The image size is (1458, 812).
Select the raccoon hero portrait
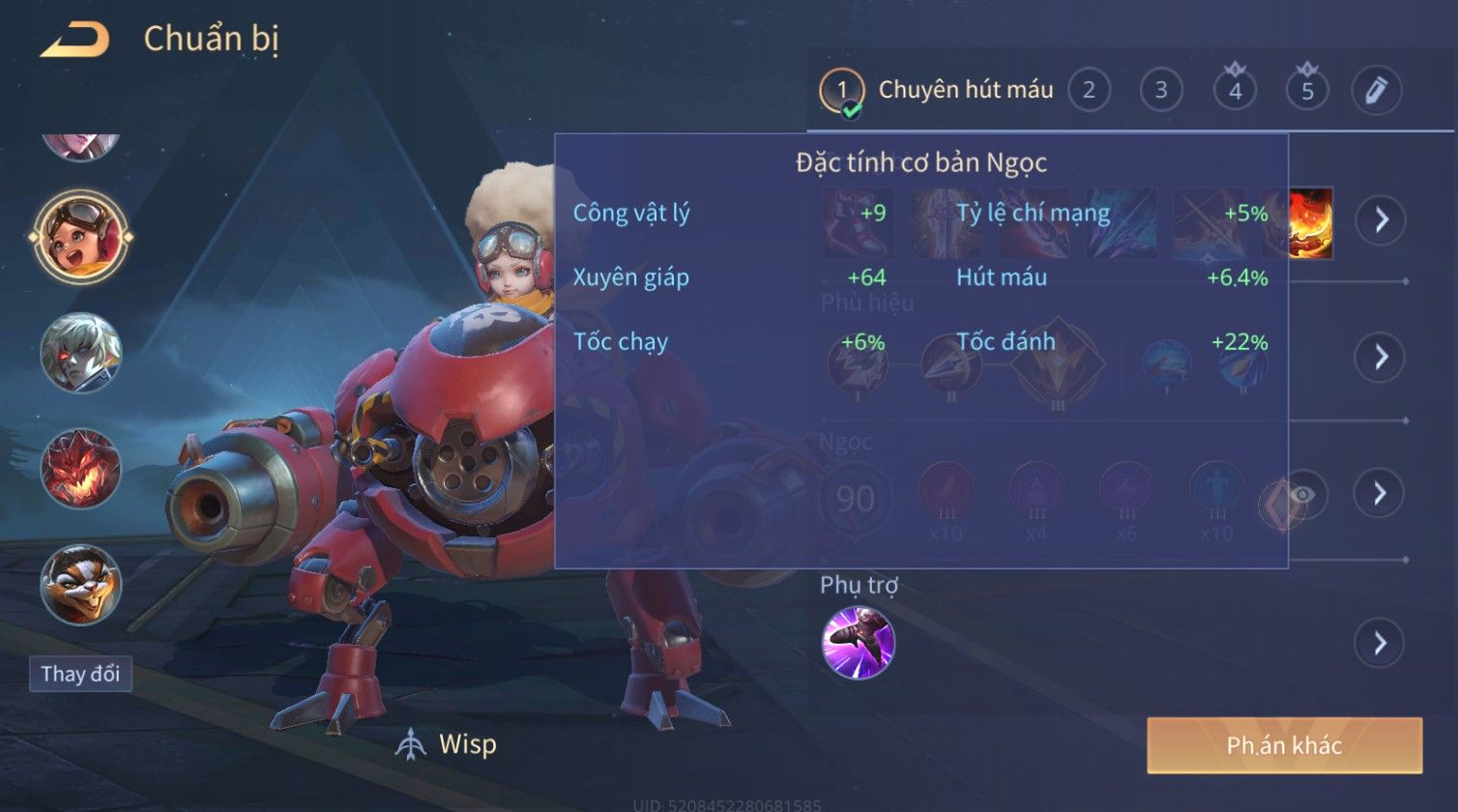[x=81, y=585]
